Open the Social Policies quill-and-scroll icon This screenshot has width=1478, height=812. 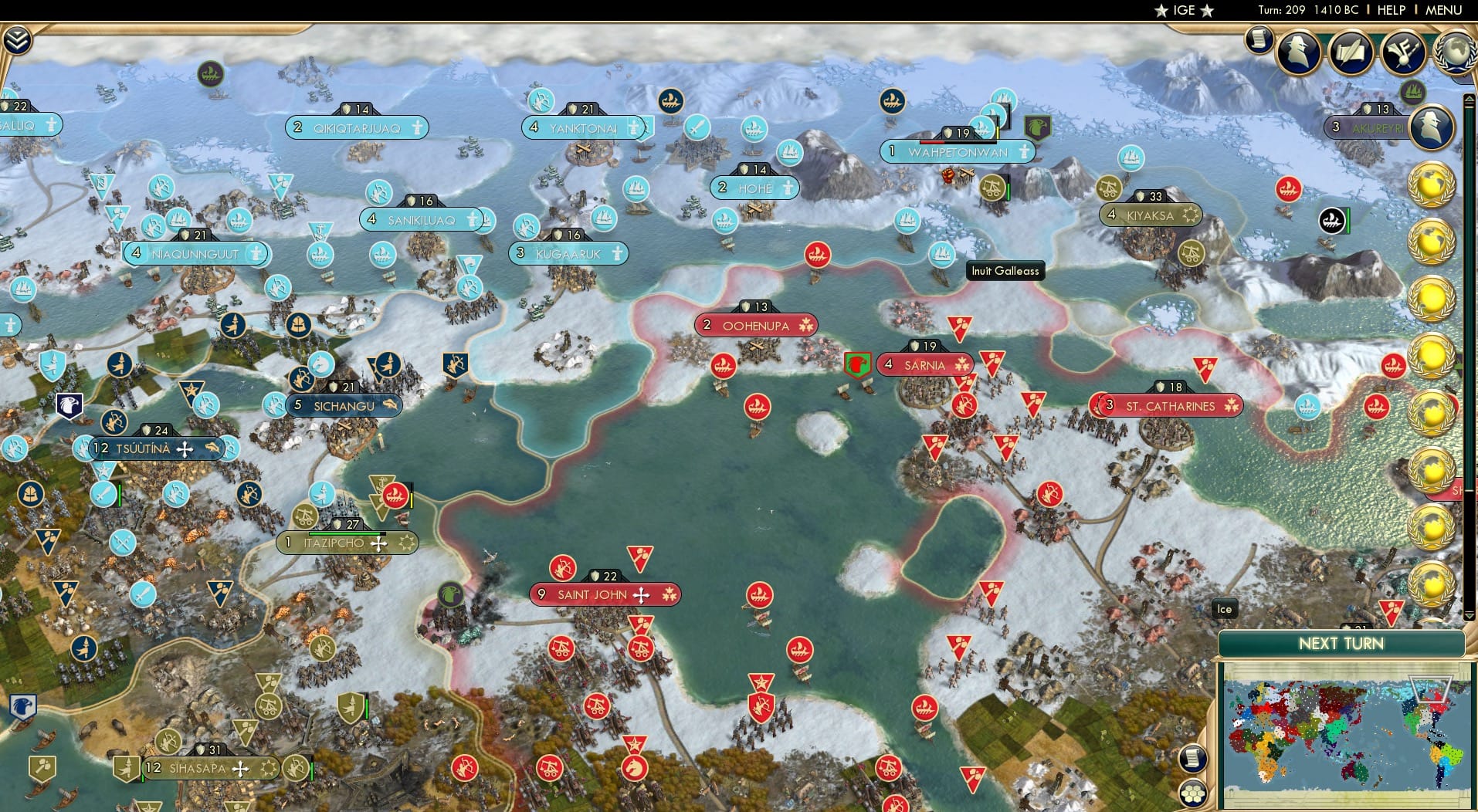(1351, 54)
